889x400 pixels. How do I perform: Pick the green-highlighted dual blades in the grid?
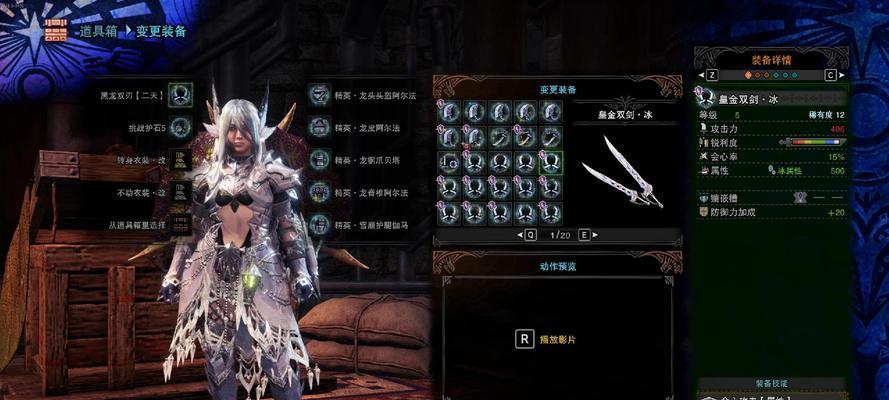point(551,162)
